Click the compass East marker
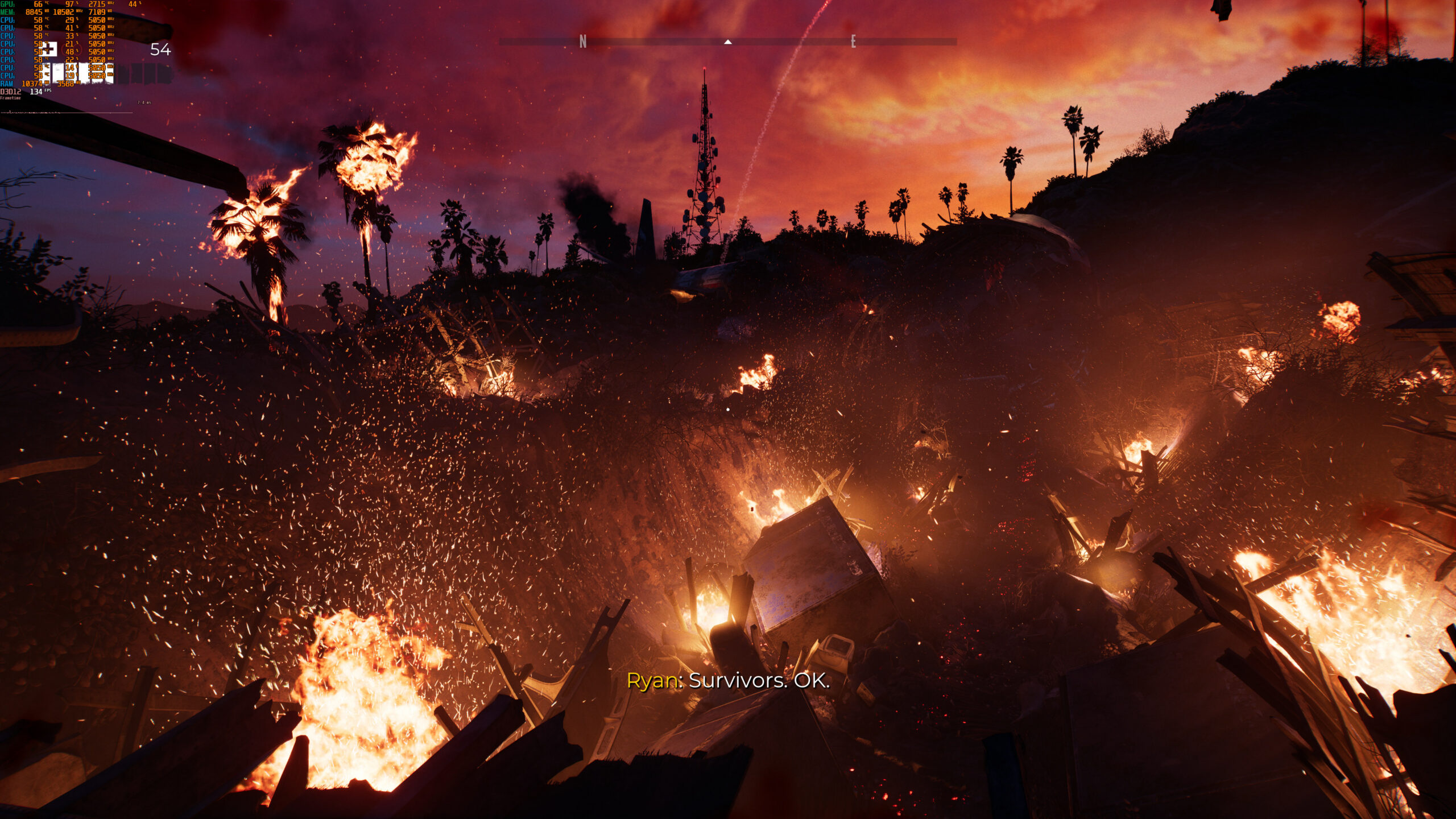 point(853,42)
